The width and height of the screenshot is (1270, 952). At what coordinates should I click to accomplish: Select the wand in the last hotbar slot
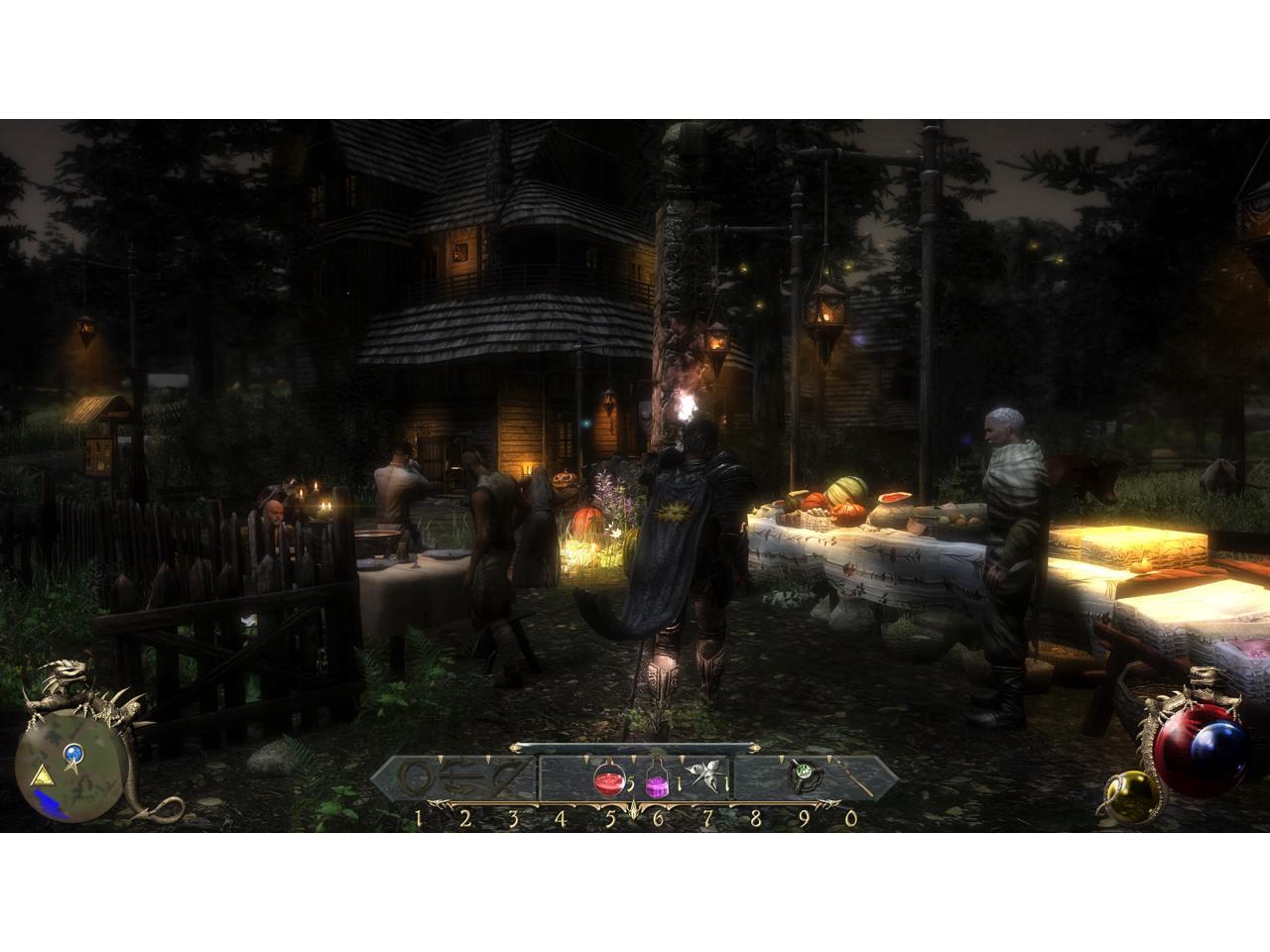pyautogui.click(x=855, y=778)
